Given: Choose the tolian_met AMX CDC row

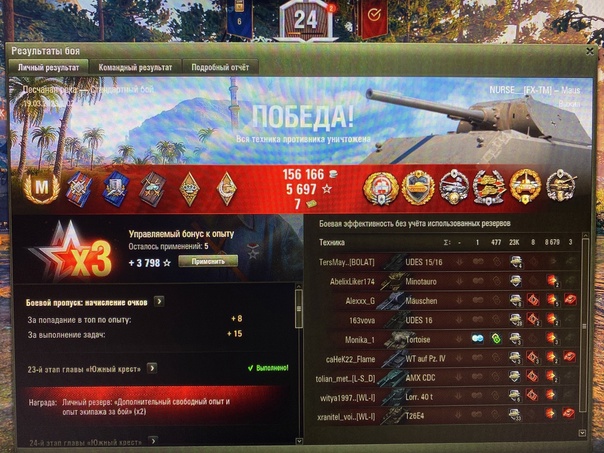Looking at the screenshot, I should [x=440, y=376].
